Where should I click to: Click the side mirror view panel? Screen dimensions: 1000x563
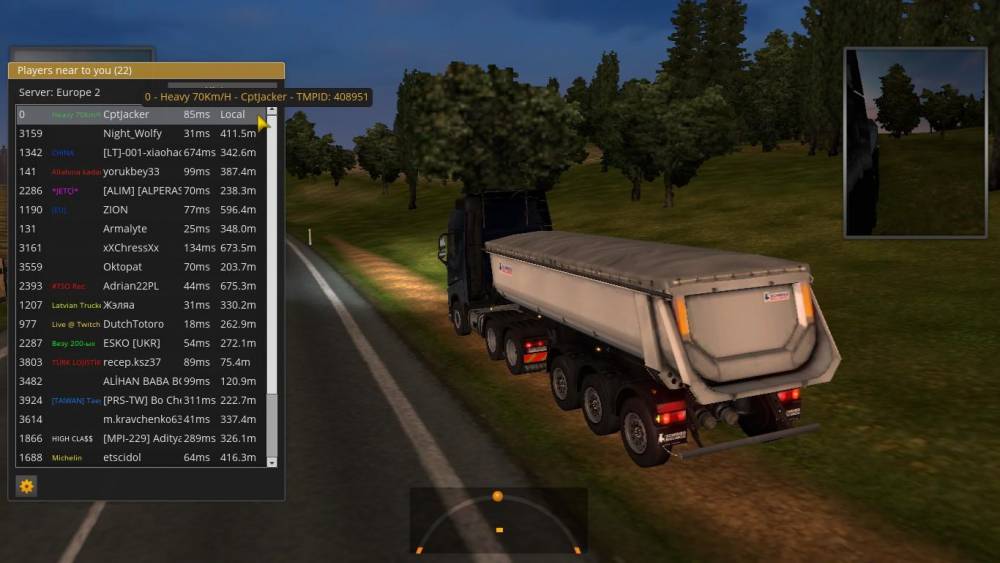tap(915, 142)
